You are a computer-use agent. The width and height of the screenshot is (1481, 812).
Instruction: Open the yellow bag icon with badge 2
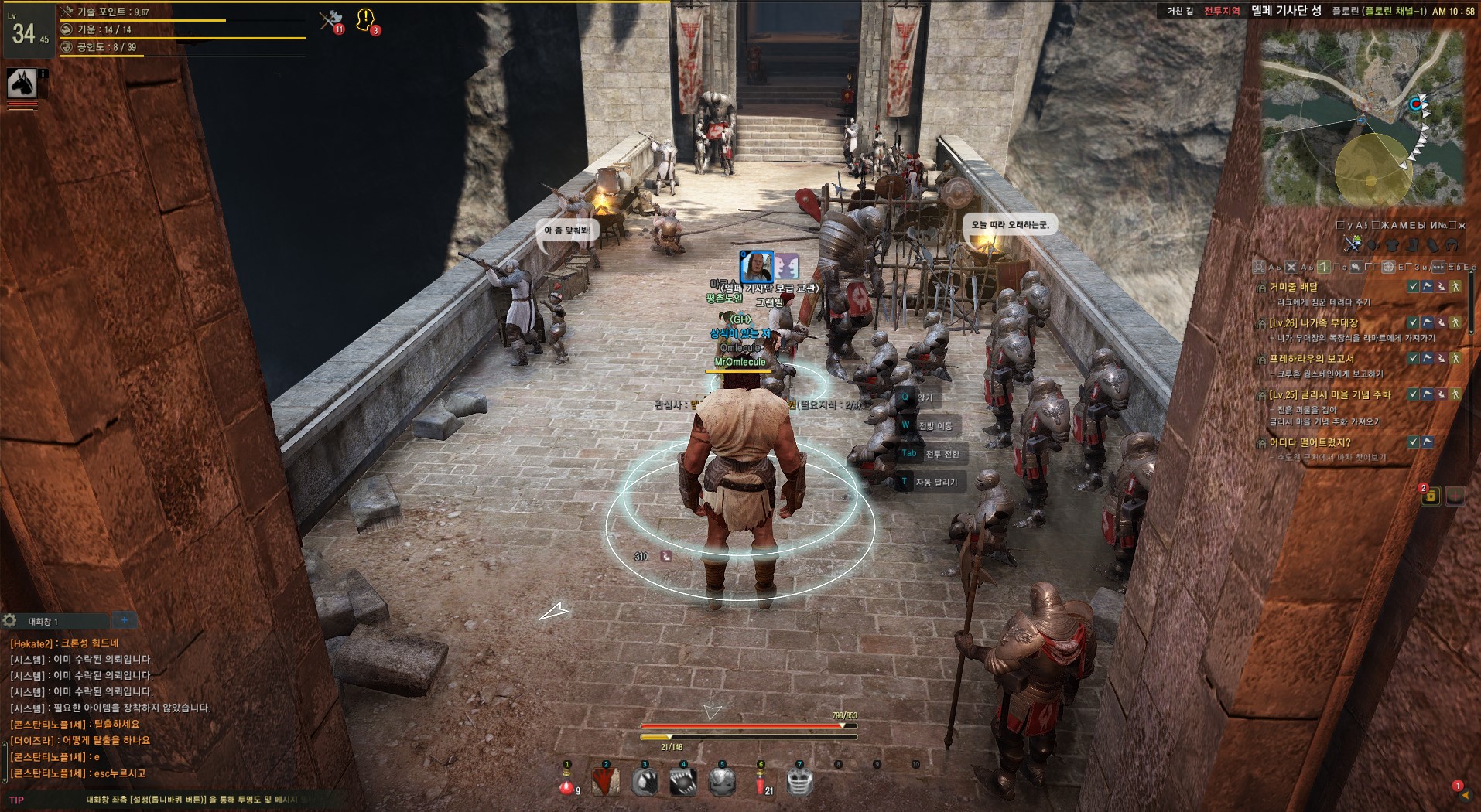point(1431,496)
